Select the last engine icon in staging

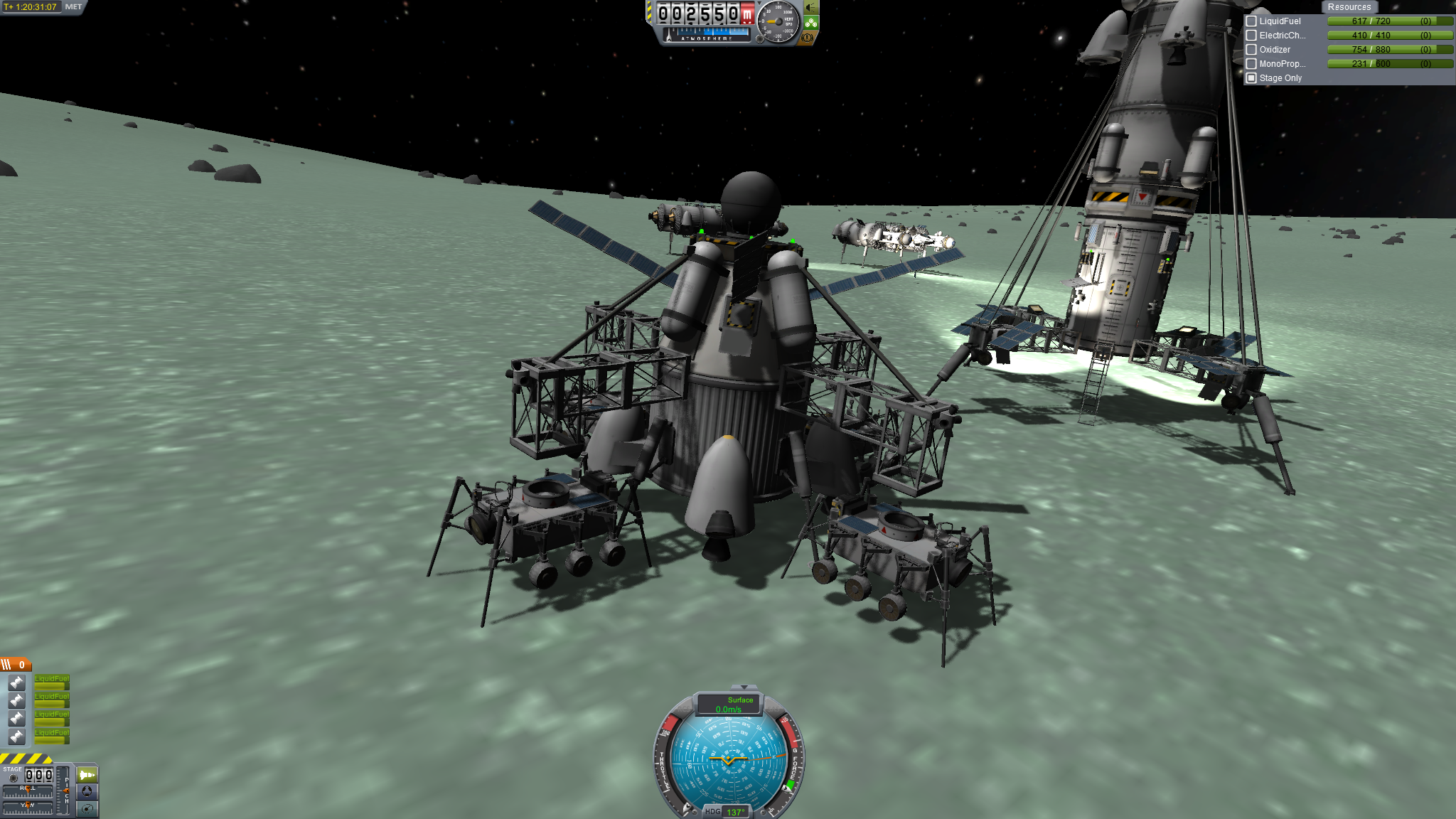17,737
